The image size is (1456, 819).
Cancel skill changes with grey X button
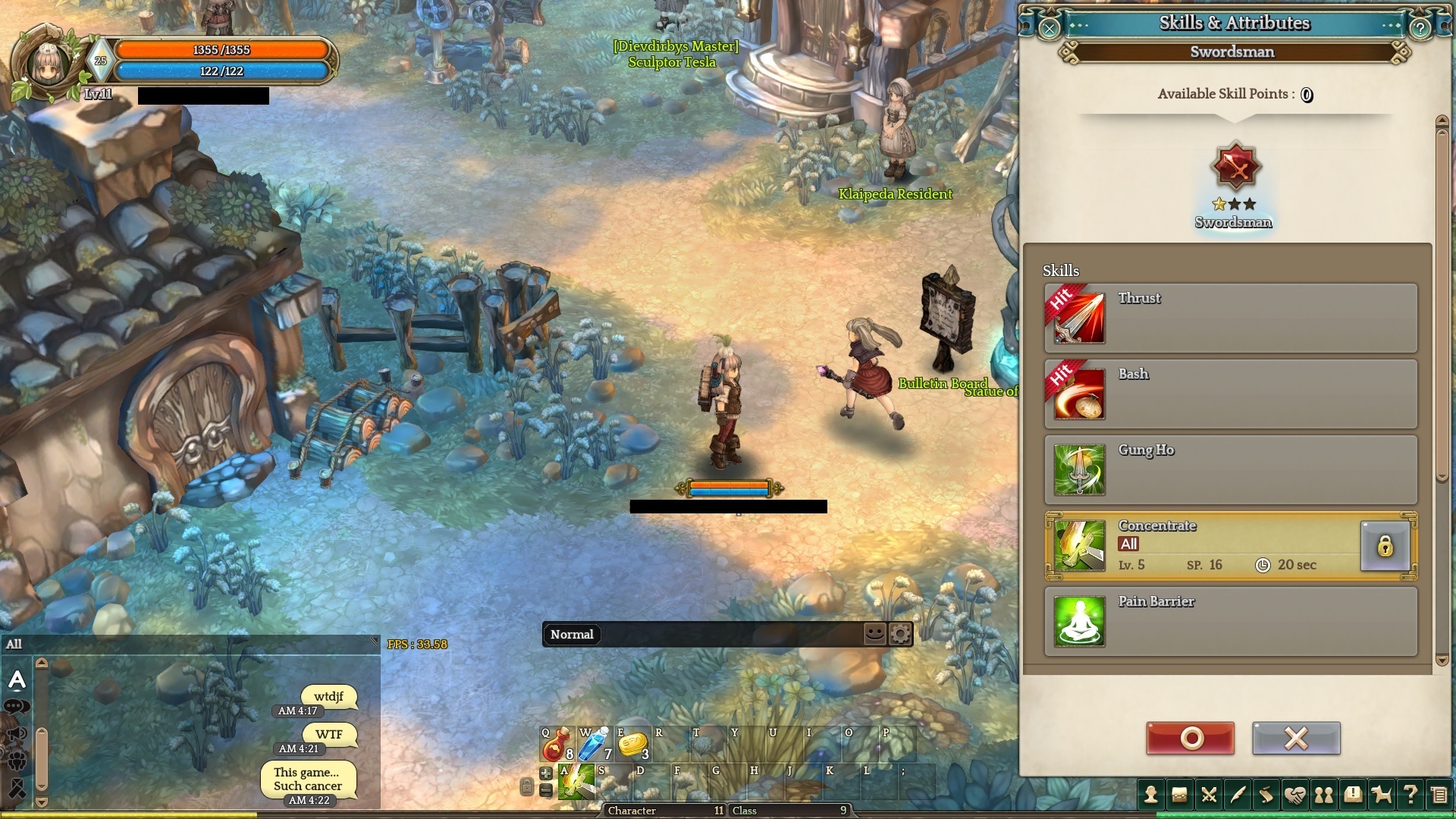[1296, 738]
